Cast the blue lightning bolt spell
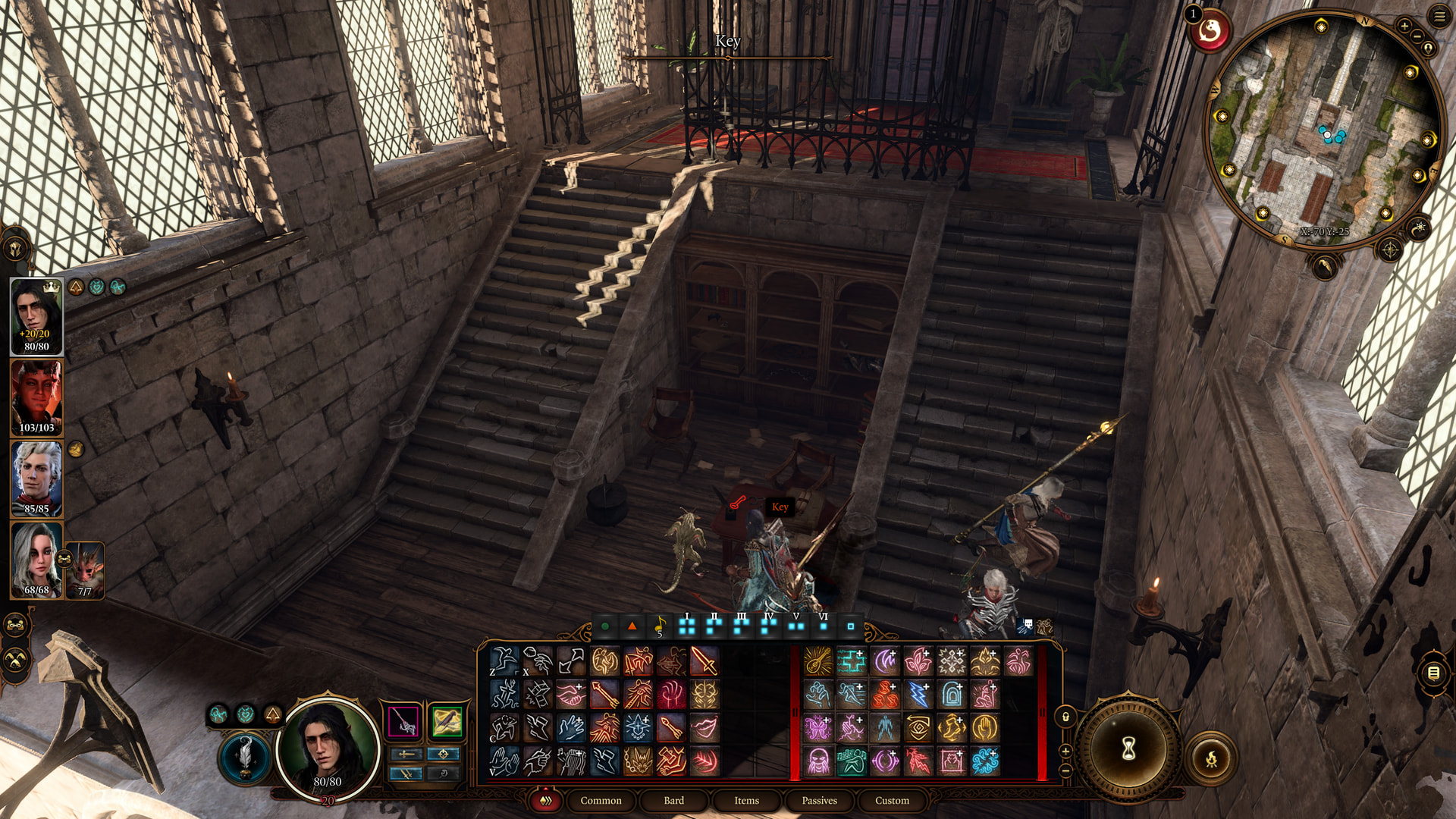Viewport: 1456px width, 819px height. click(918, 695)
